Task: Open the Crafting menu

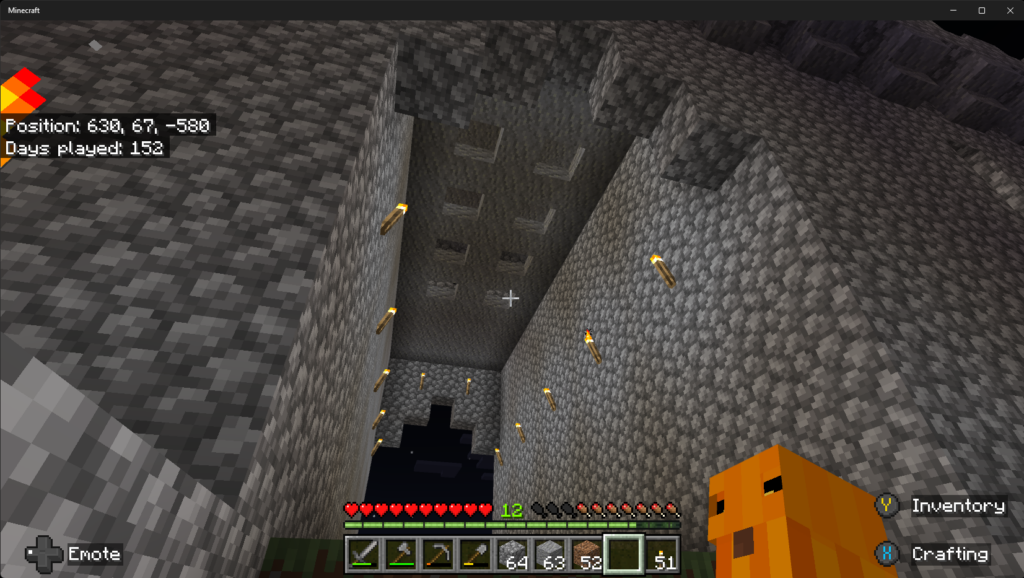Action: [934, 554]
